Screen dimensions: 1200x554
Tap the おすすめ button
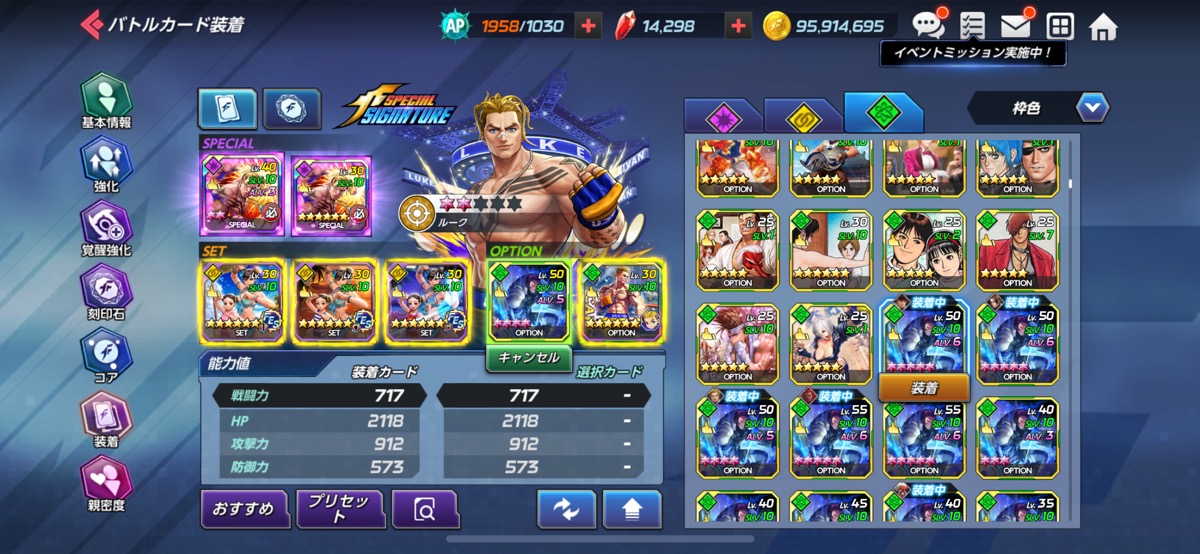pos(244,509)
